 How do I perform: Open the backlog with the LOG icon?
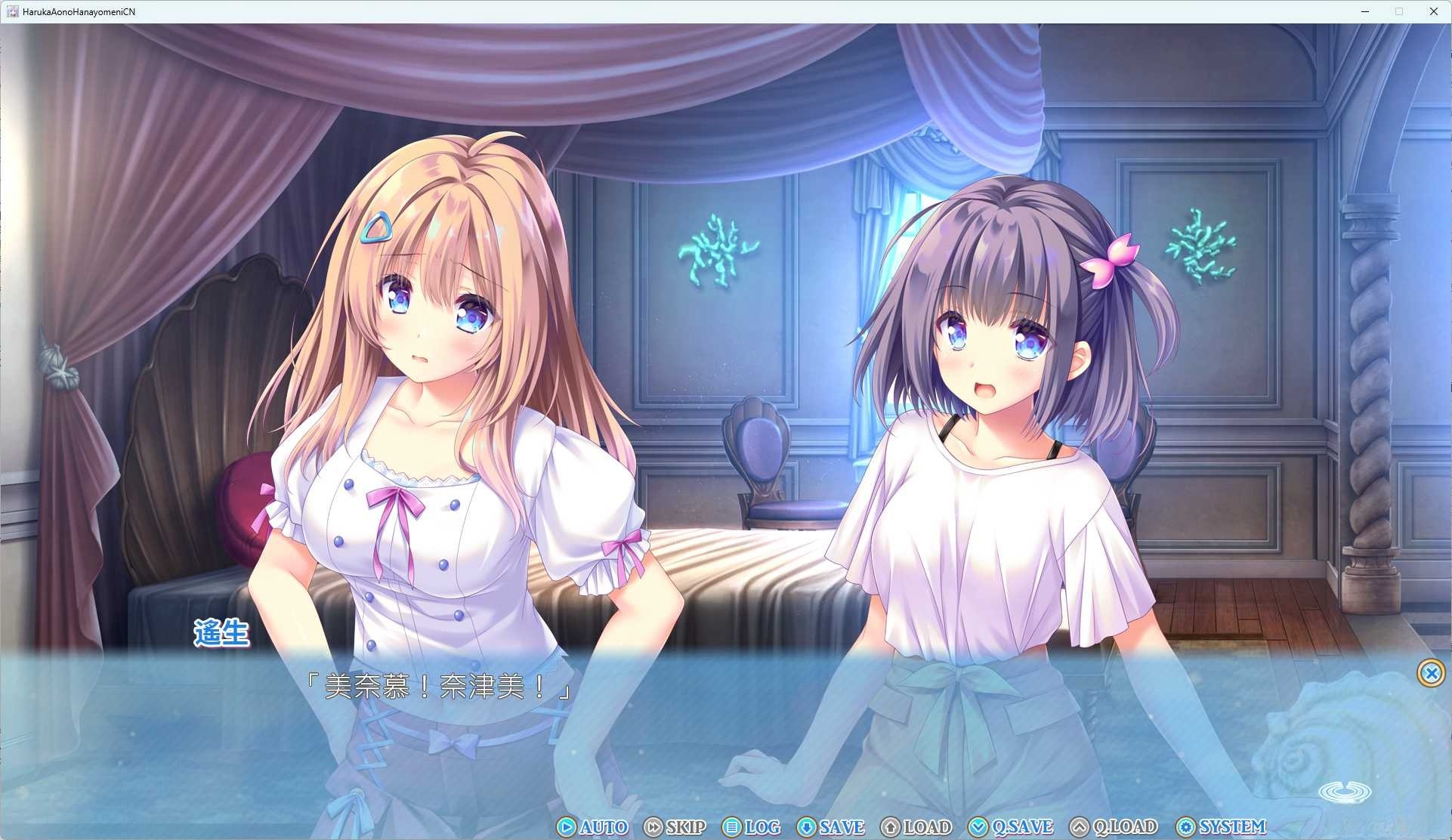pyautogui.click(x=734, y=827)
